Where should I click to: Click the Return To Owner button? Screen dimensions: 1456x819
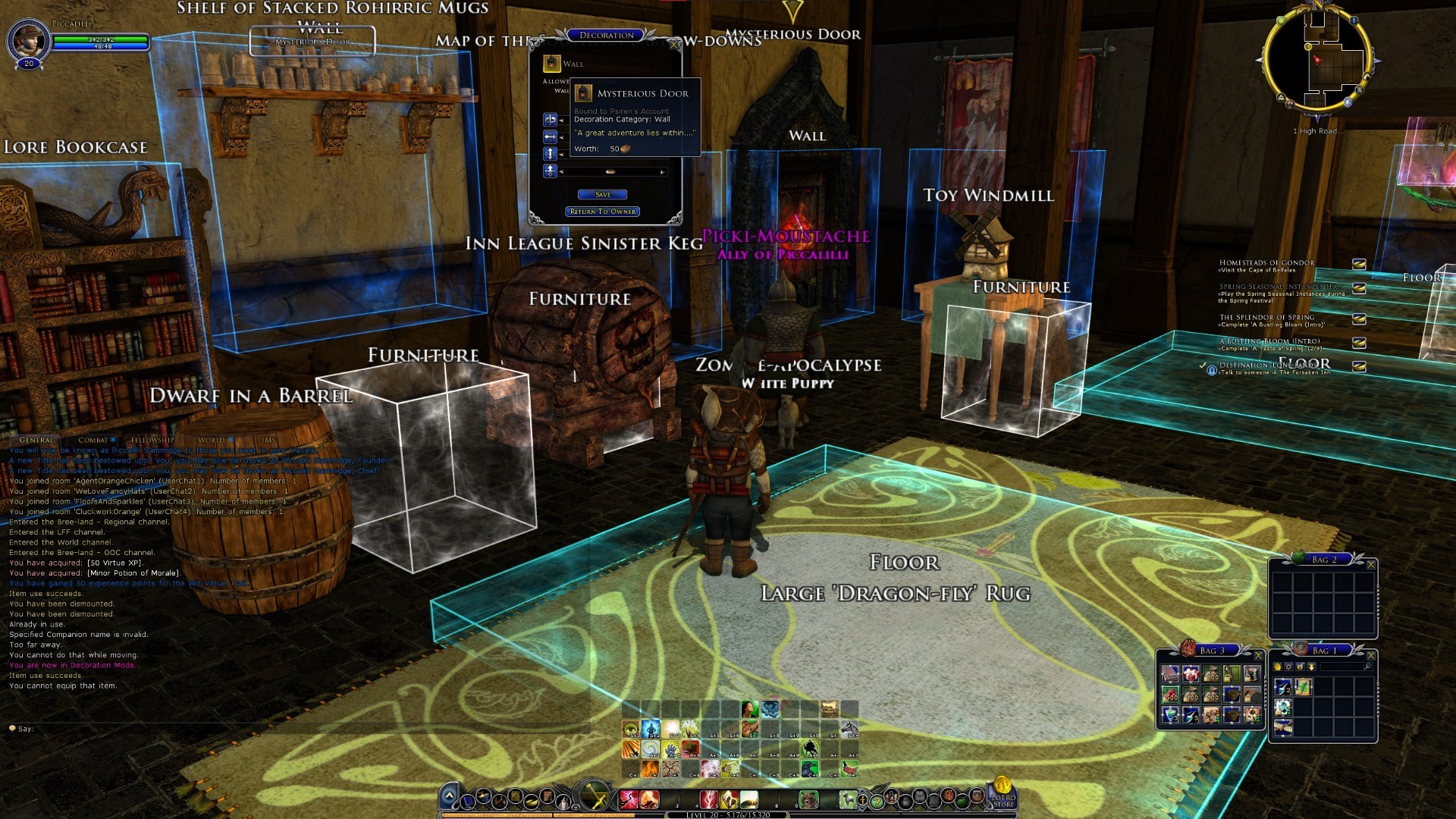(603, 212)
